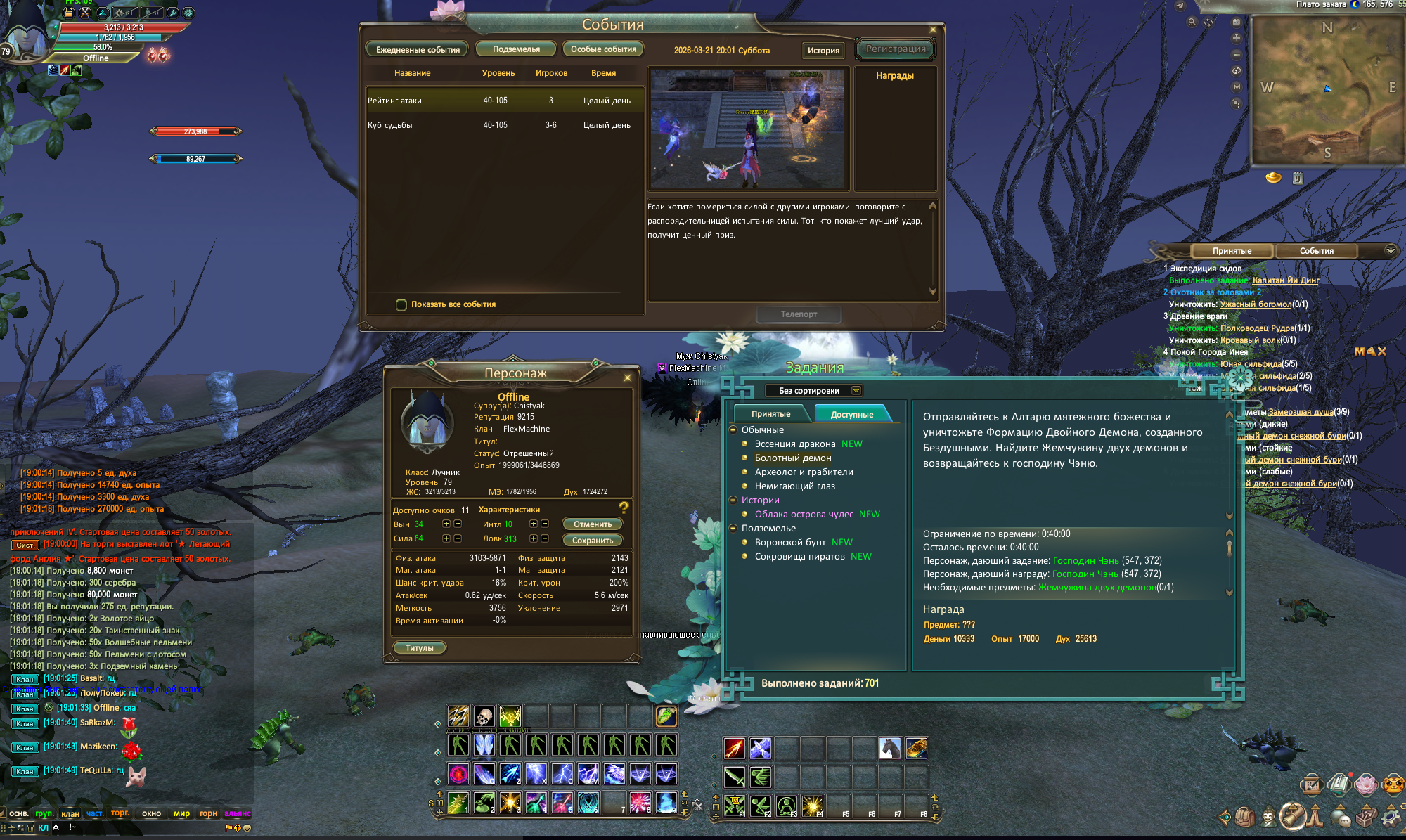Close the Персонаж window
The width and height of the screenshot is (1406, 840).
628,378
